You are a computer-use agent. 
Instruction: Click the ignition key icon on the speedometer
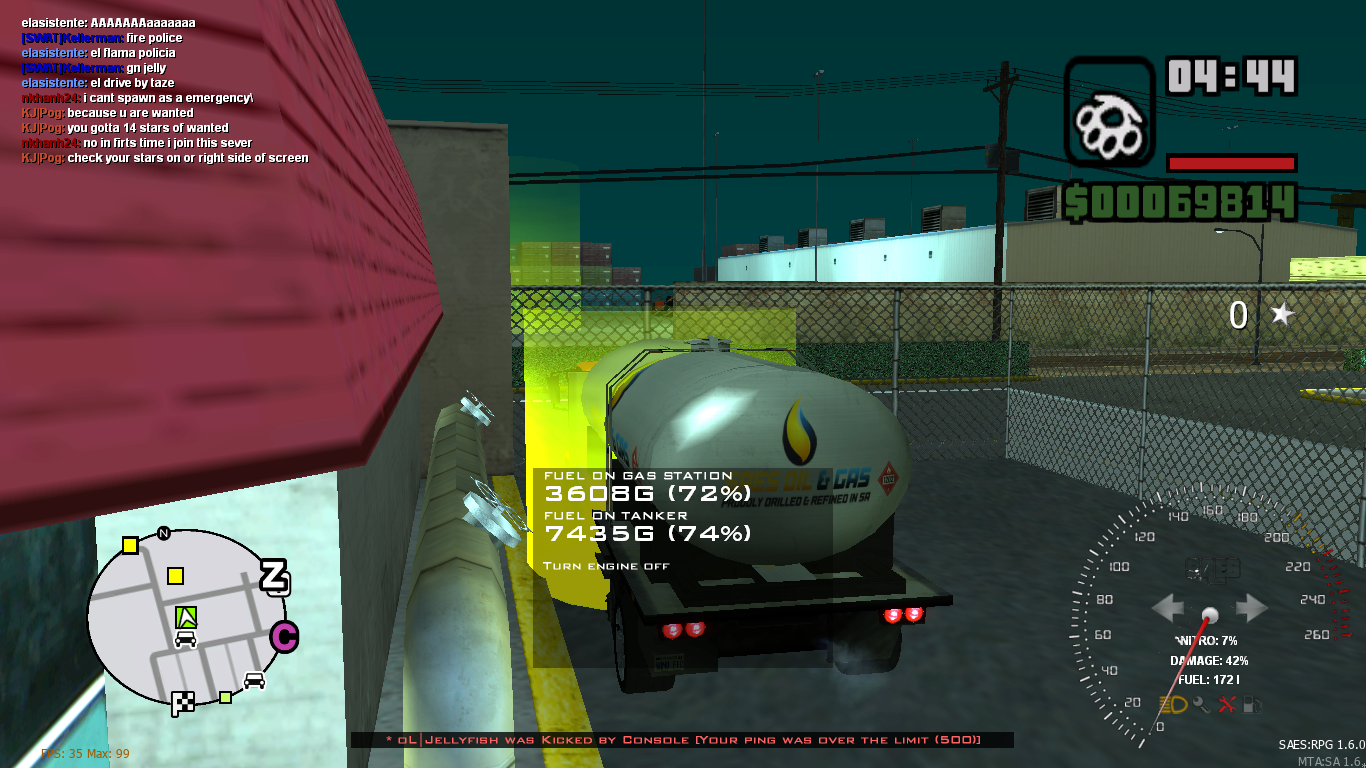pyautogui.click(x=1200, y=705)
